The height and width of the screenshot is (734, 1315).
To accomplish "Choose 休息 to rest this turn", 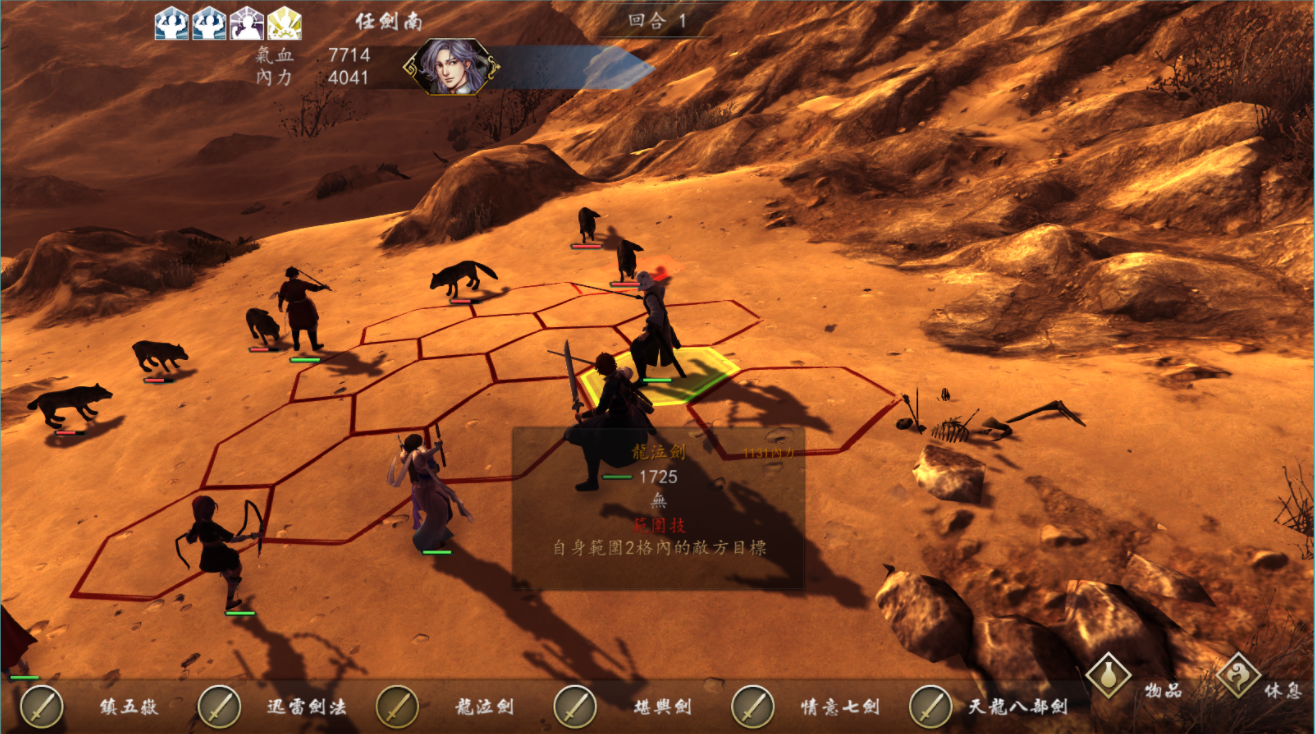I will pos(1238,676).
